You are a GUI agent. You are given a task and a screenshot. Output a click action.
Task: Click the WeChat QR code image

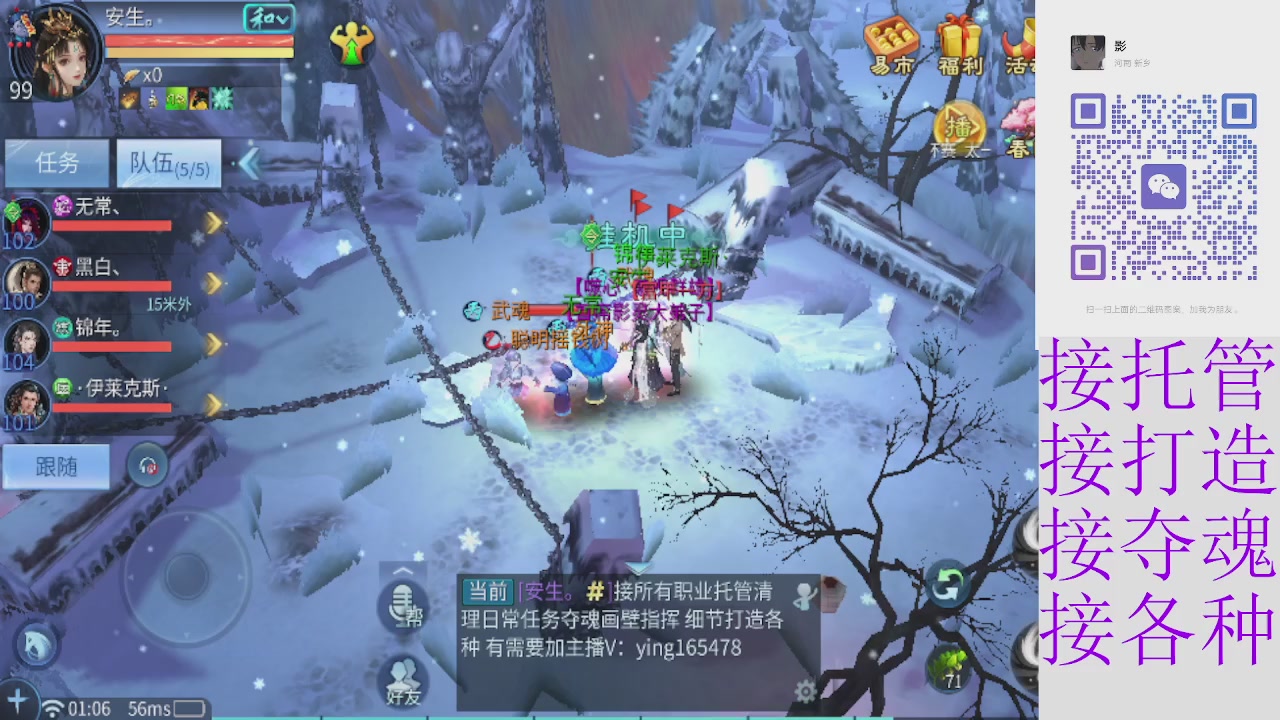click(x=1163, y=185)
